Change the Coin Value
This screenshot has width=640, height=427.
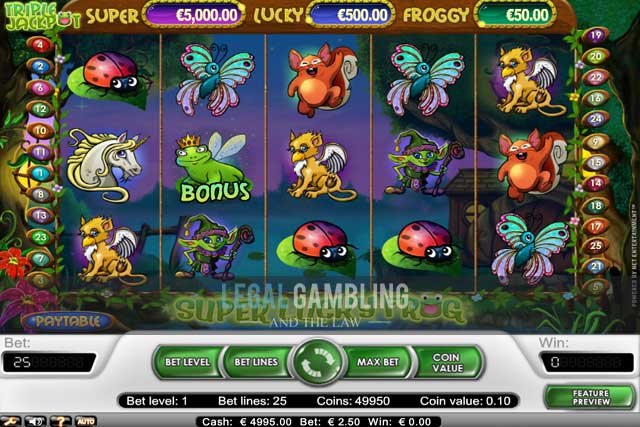click(448, 361)
